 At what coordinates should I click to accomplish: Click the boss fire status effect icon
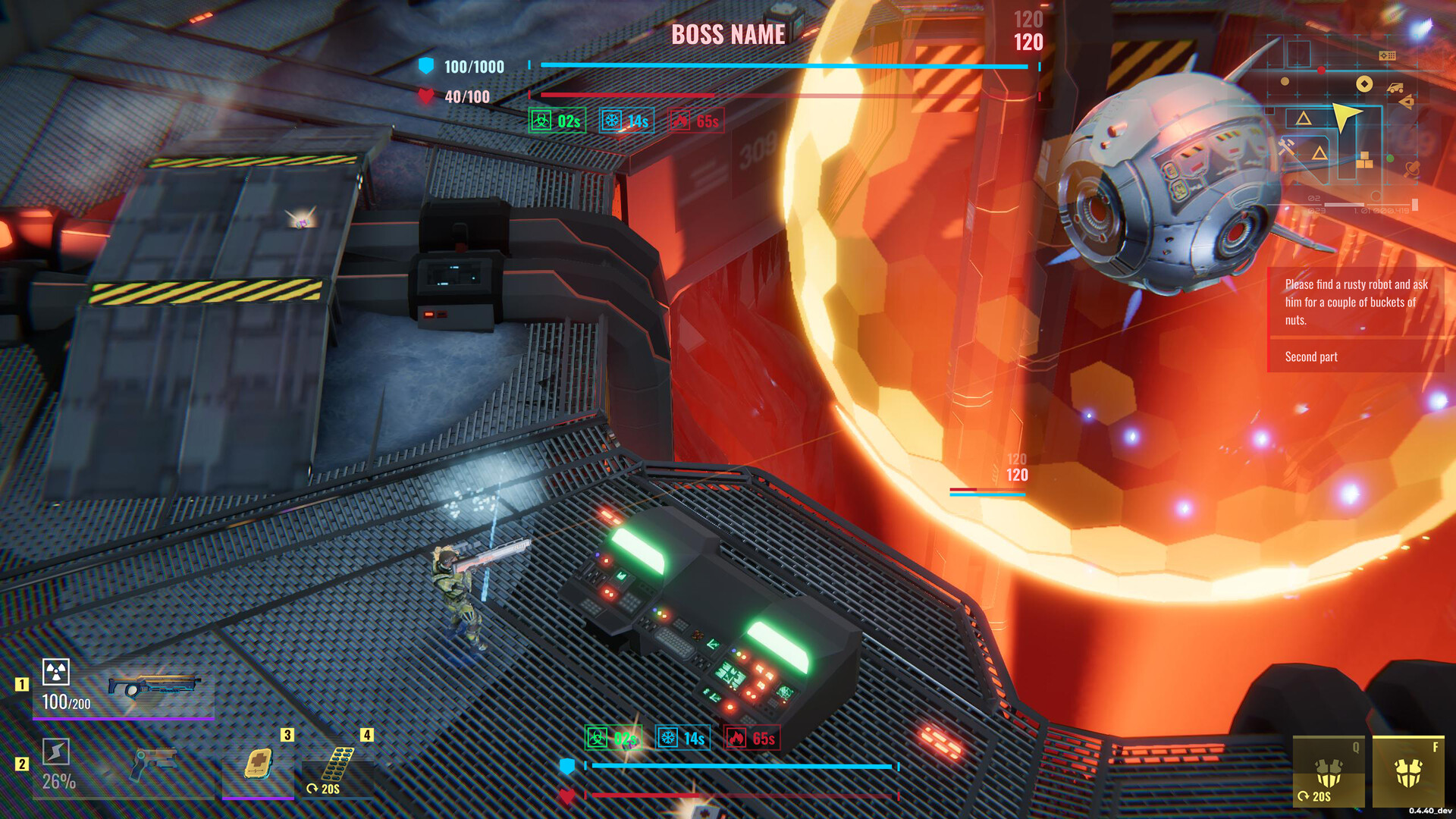coord(680,121)
